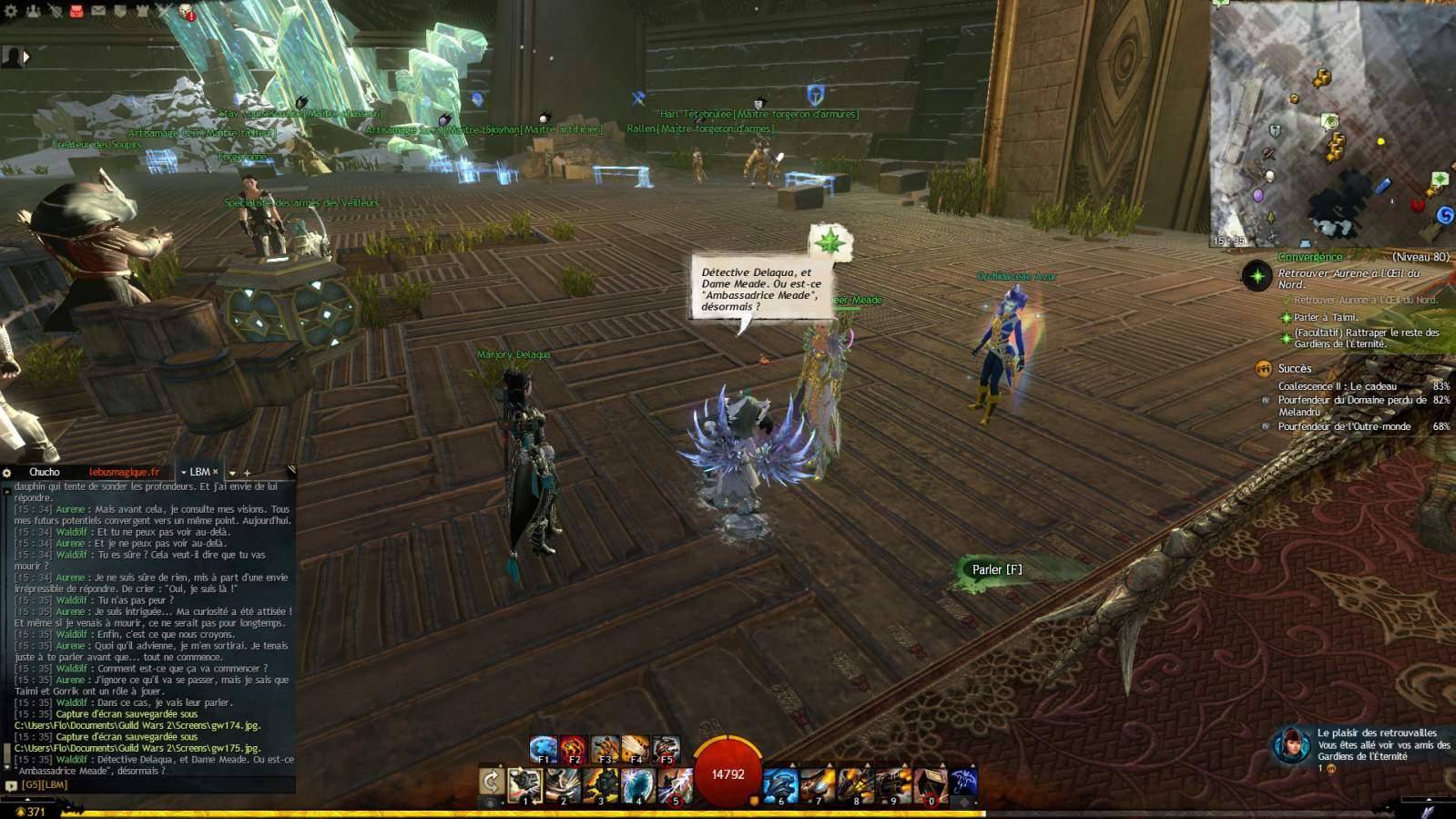The height and width of the screenshot is (819, 1456).
Task: Open the game menu gear icon
Action: pos(10,11)
